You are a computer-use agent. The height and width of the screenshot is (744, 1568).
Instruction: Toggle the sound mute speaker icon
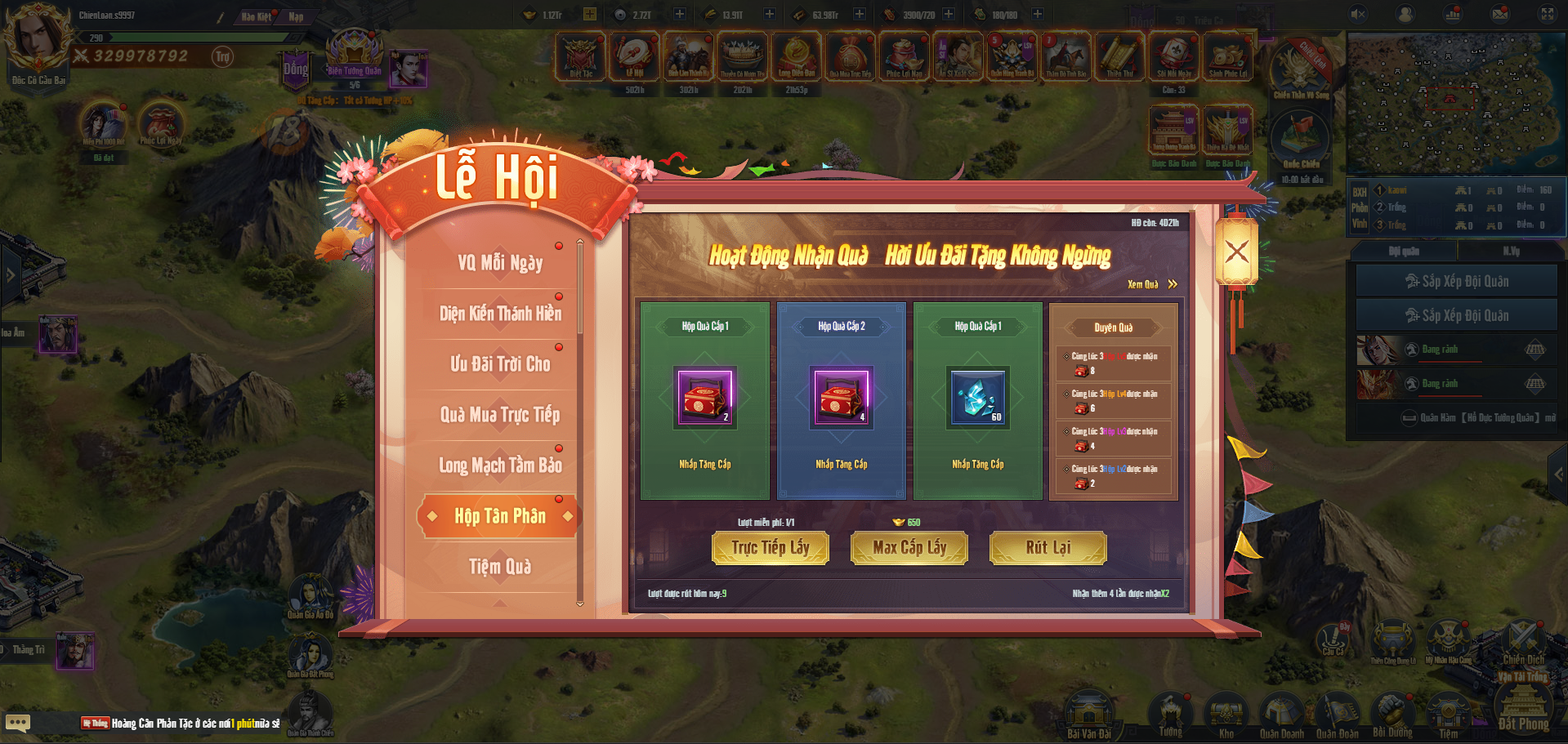[1358, 14]
